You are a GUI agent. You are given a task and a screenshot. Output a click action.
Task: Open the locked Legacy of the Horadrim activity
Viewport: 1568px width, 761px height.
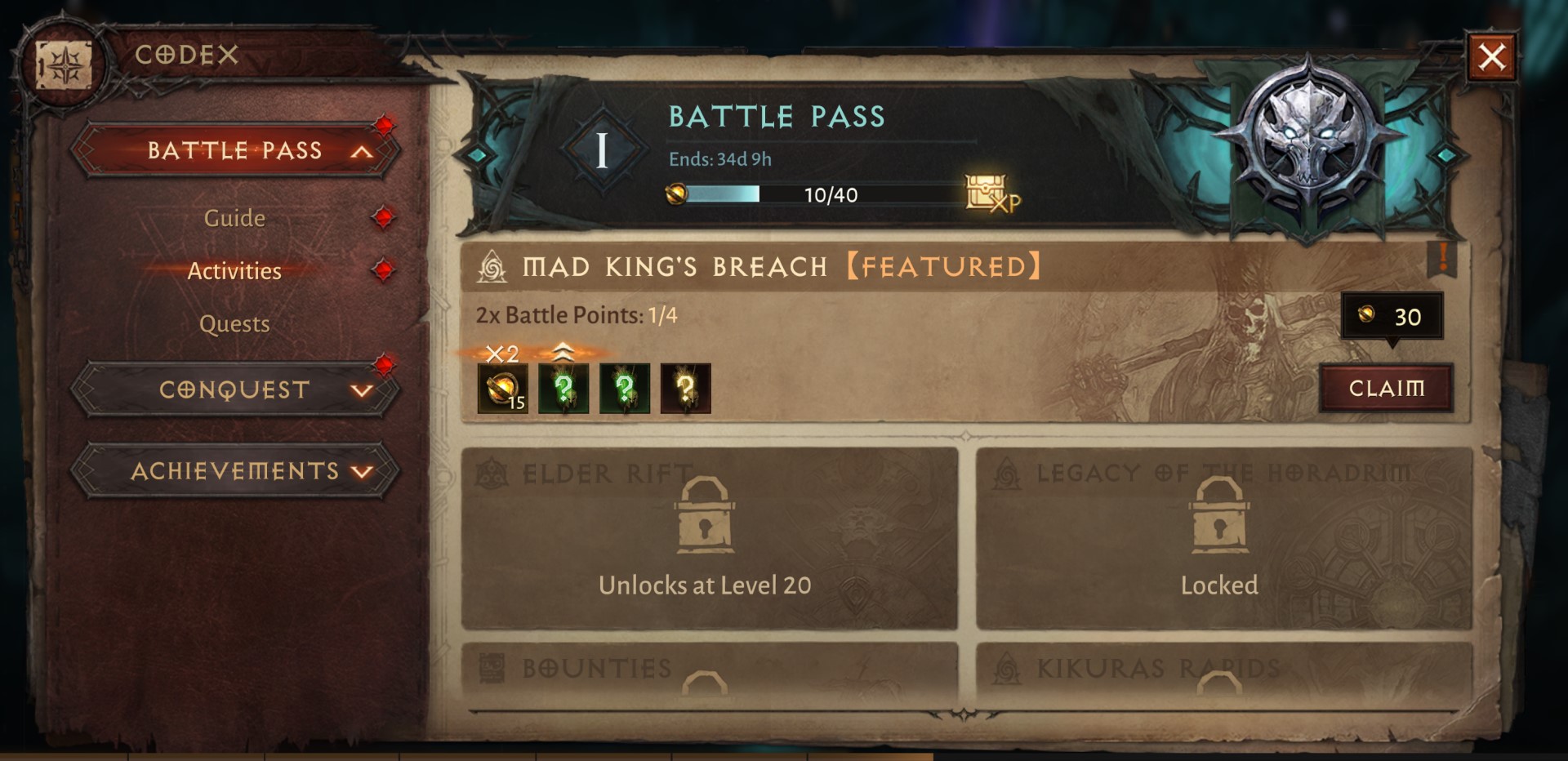tap(1223, 538)
